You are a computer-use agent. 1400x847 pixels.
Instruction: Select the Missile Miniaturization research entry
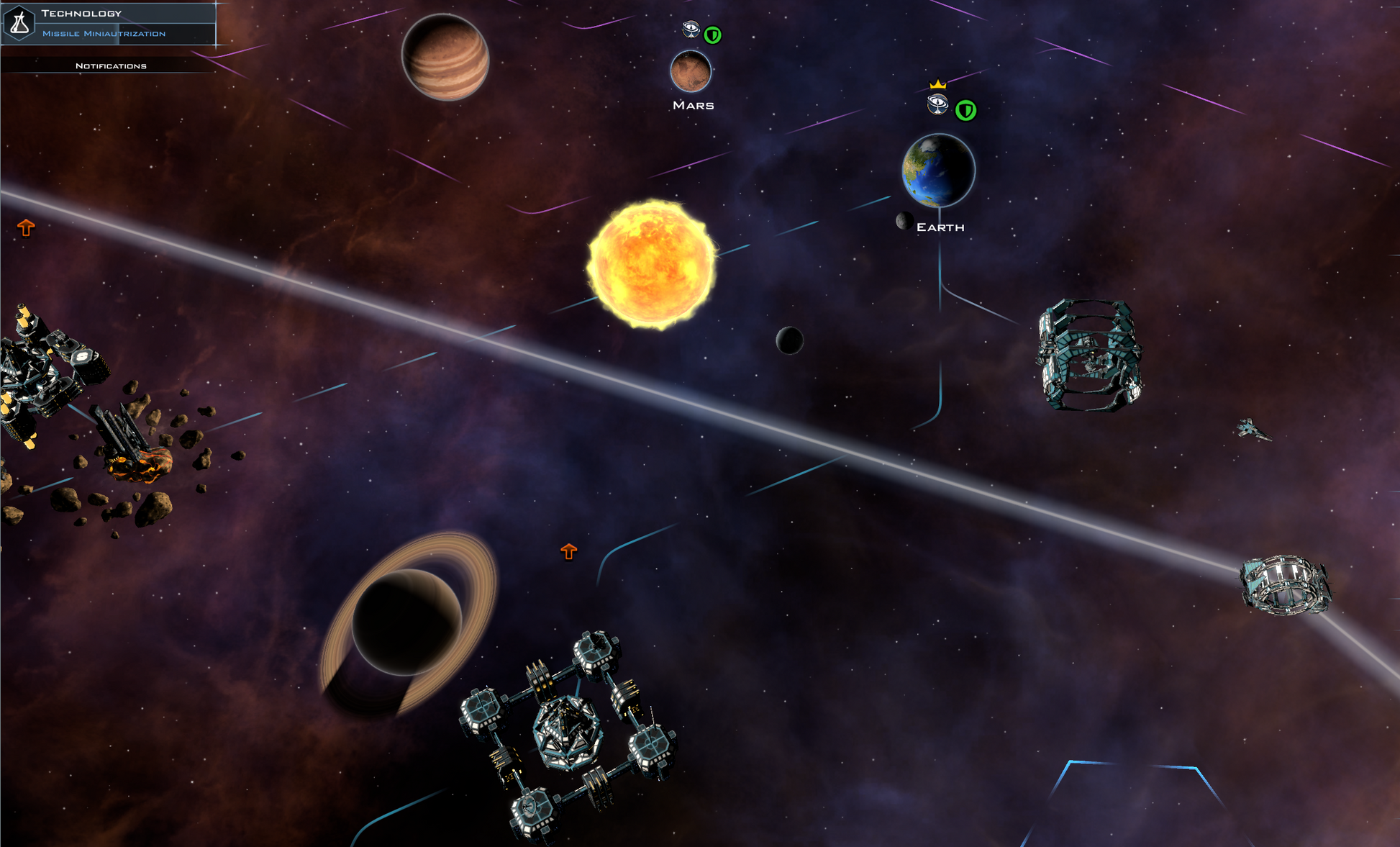(104, 34)
